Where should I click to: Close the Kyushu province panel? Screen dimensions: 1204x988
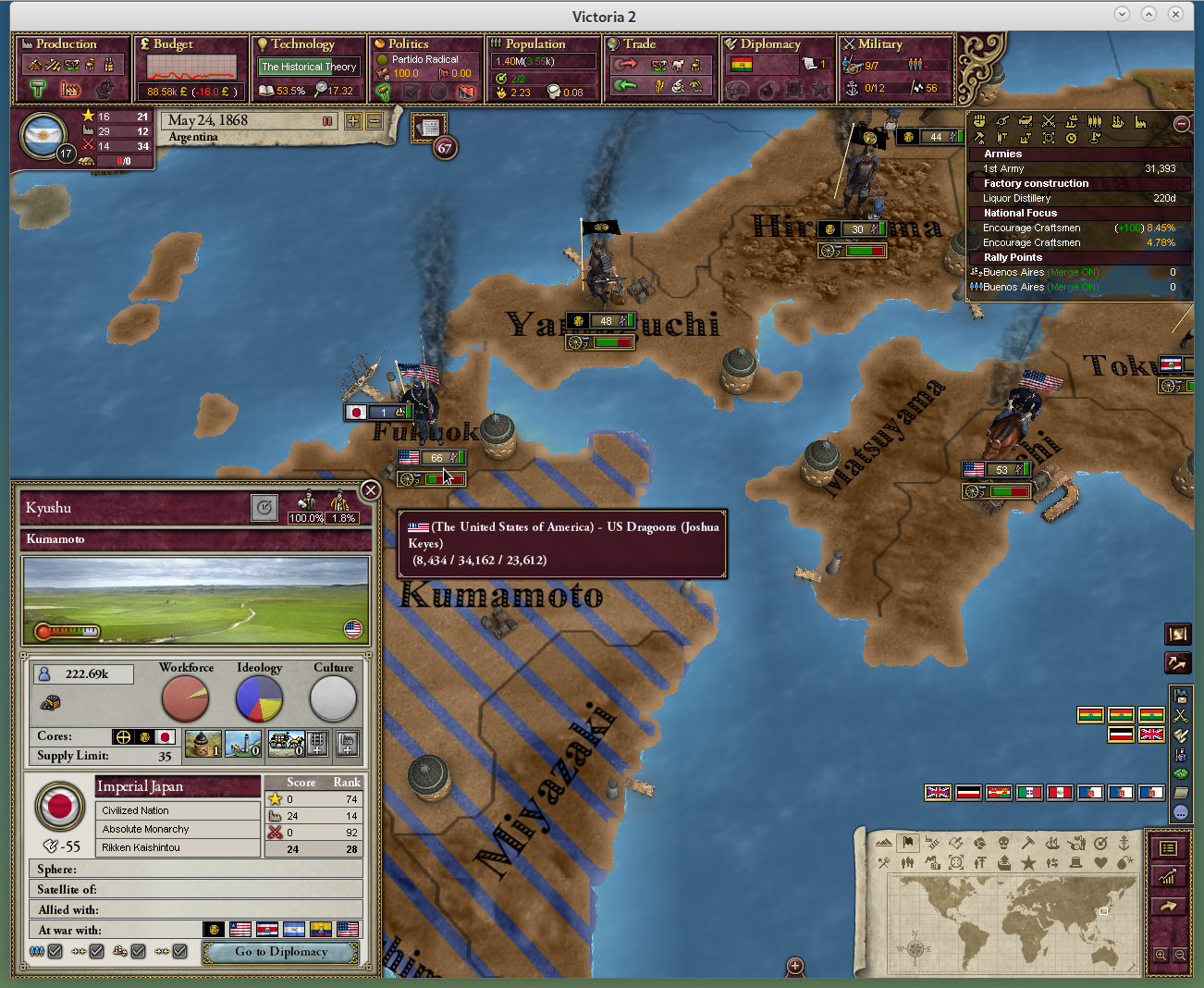(370, 490)
